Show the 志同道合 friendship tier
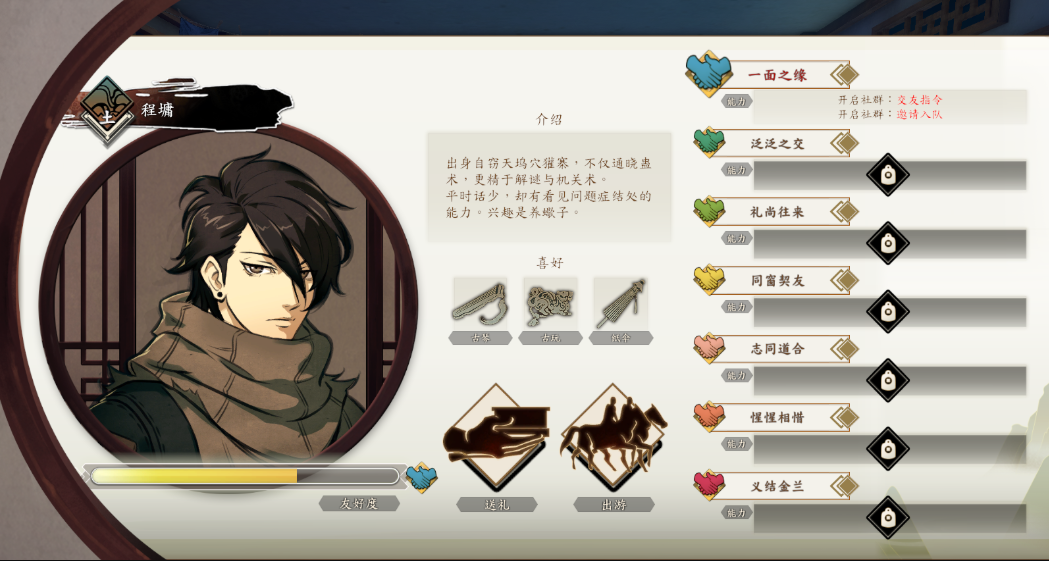1049x561 pixels. click(x=777, y=349)
